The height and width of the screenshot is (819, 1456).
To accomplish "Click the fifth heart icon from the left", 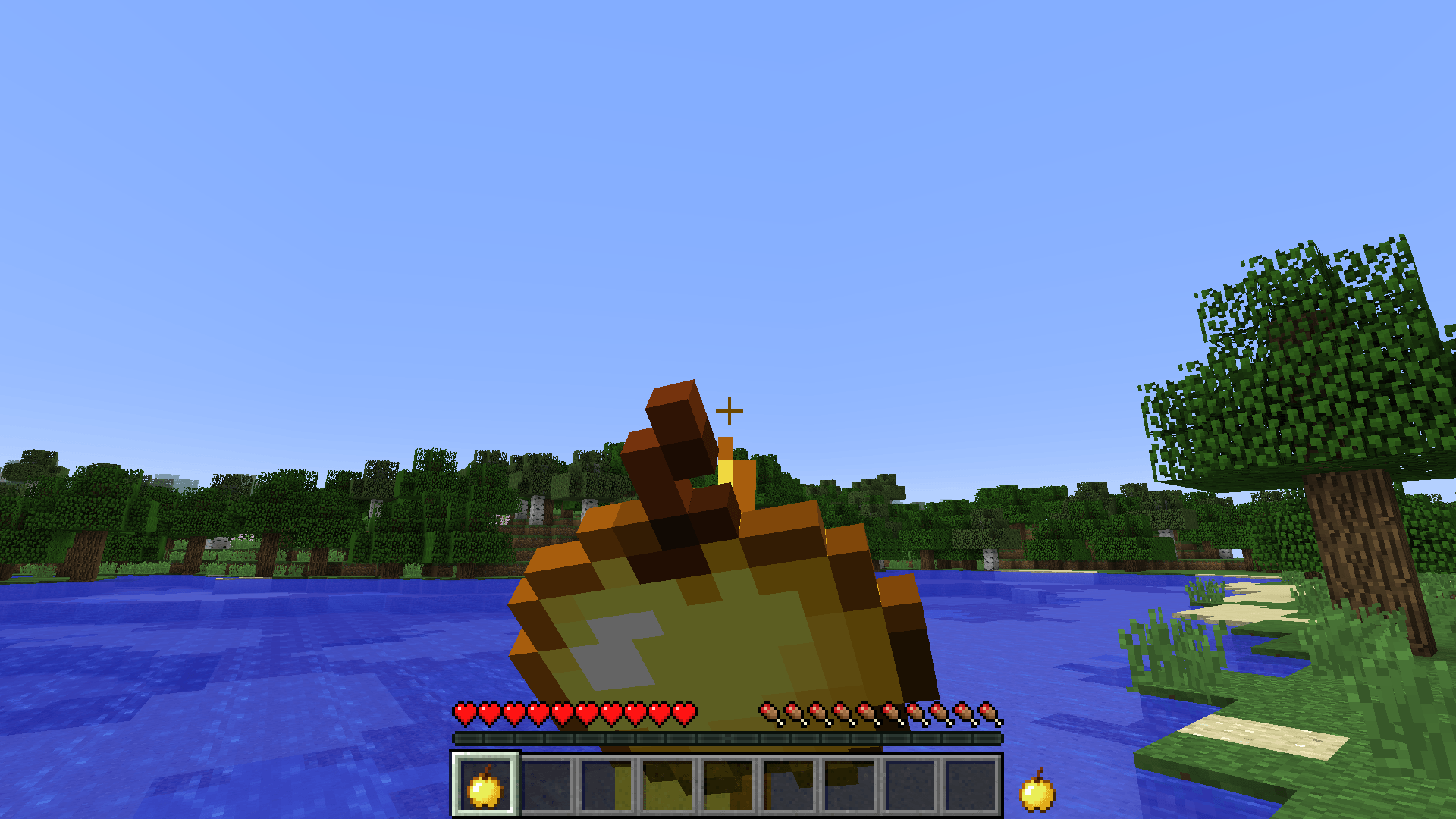I will click(x=563, y=713).
